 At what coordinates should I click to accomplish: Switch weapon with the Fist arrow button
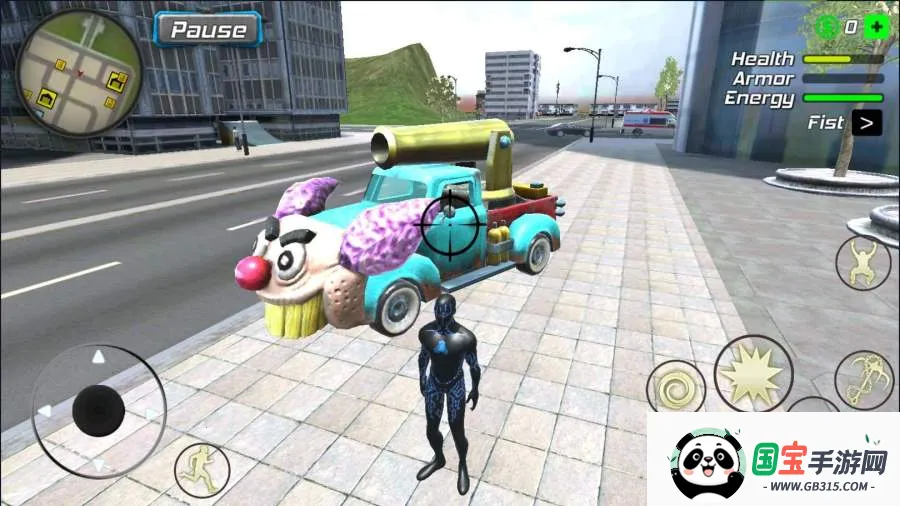point(867,123)
